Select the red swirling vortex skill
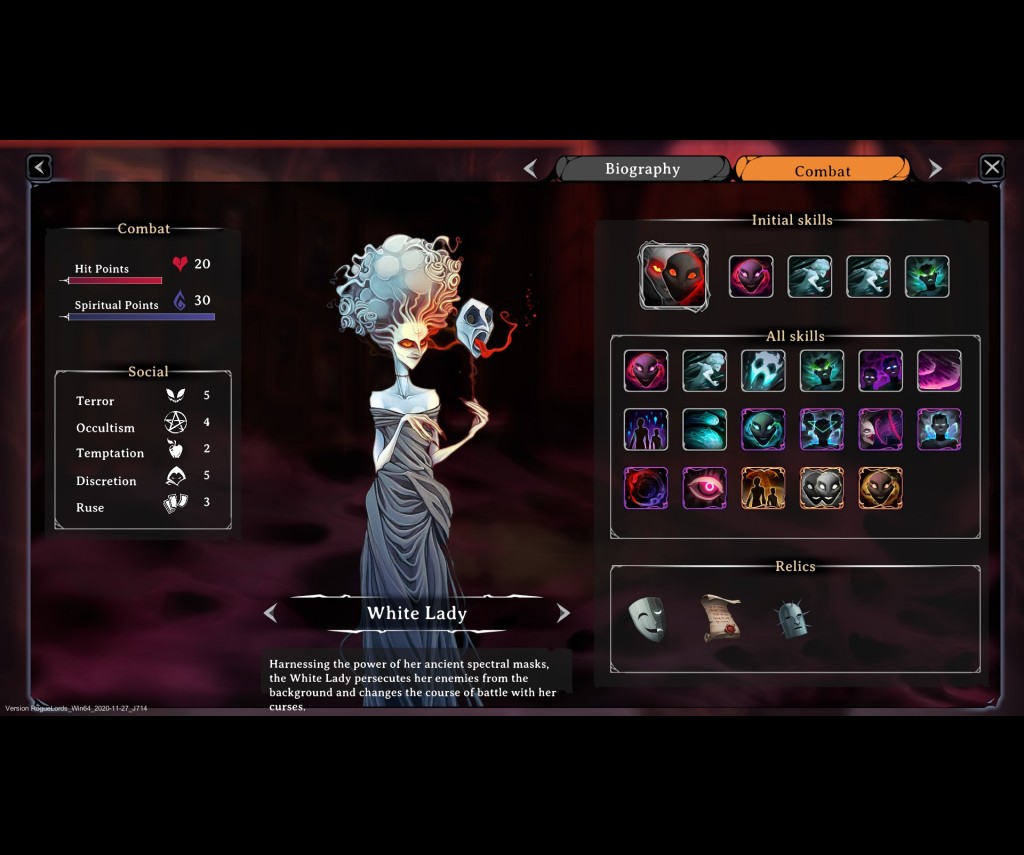This screenshot has height=855, width=1024. coord(646,488)
